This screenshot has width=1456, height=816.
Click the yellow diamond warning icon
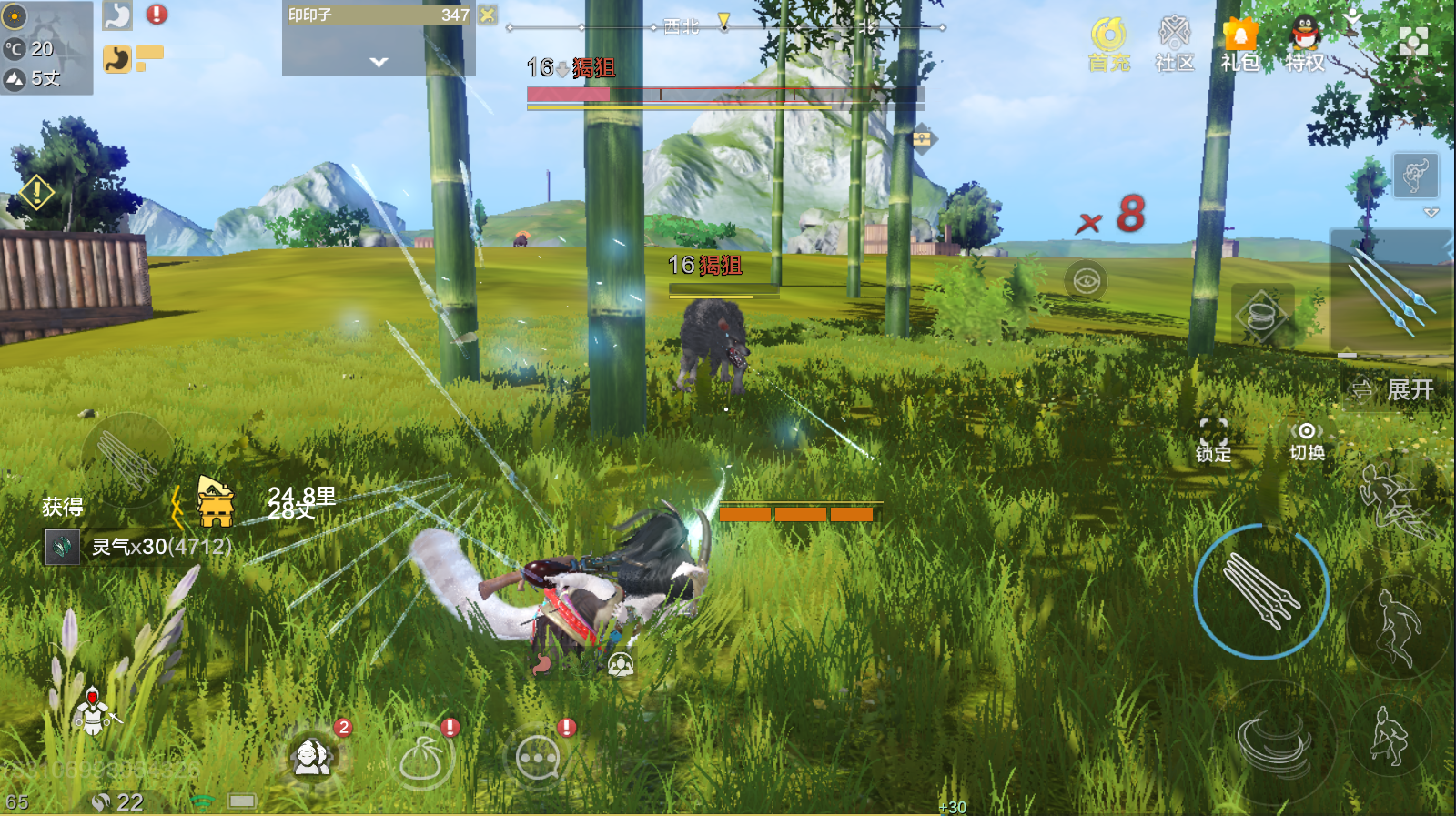(x=36, y=192)
